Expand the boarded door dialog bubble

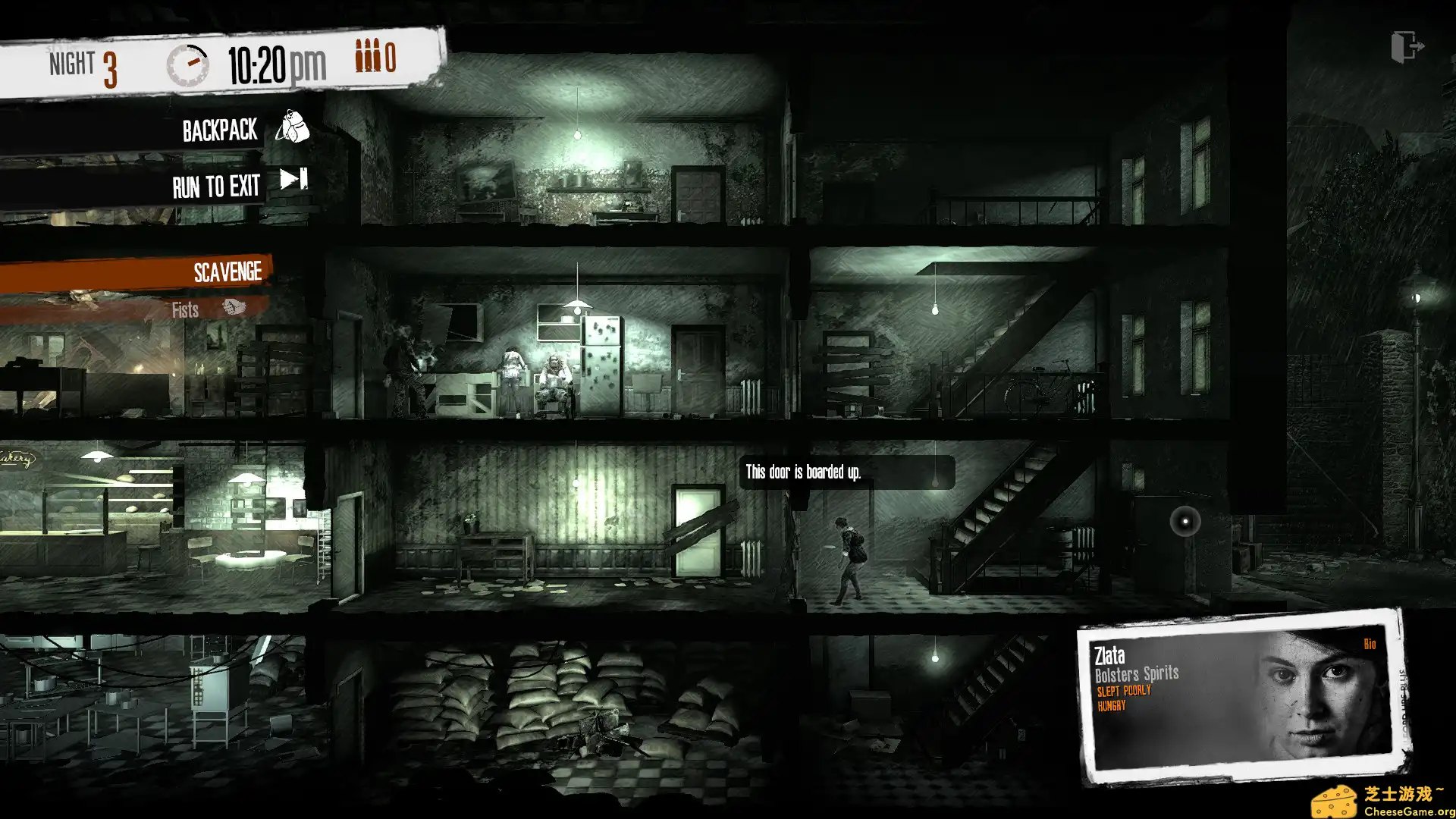tap(802, 471)
